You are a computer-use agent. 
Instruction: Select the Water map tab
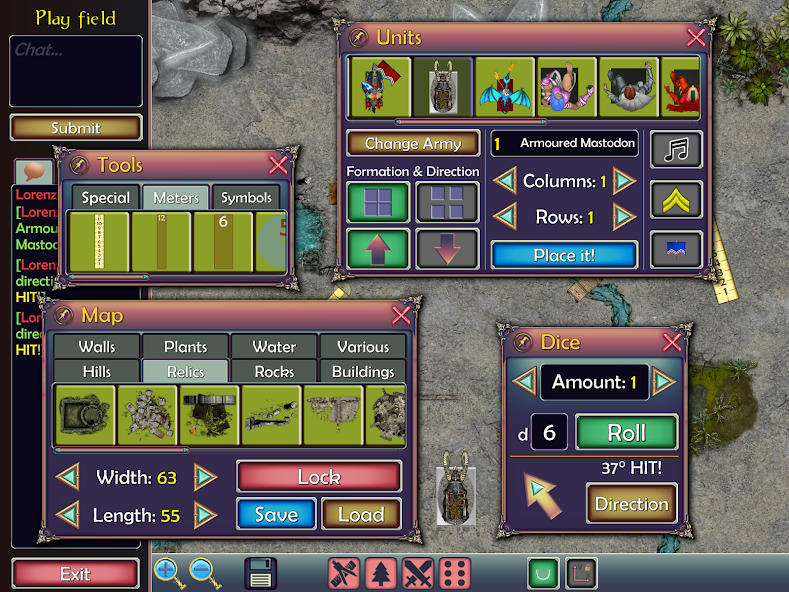point(274,347)
